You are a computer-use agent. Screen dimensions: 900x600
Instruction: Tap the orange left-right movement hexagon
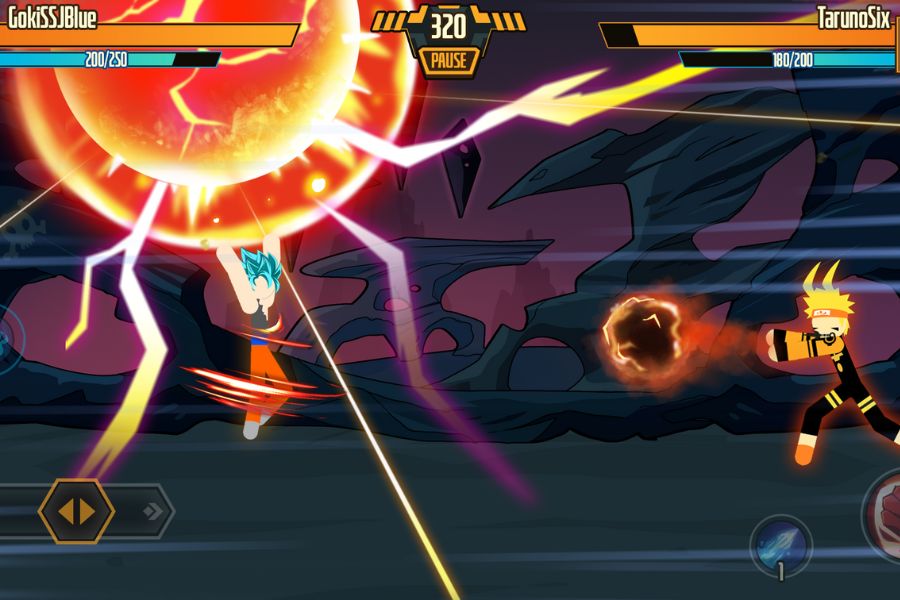[76, 511]
